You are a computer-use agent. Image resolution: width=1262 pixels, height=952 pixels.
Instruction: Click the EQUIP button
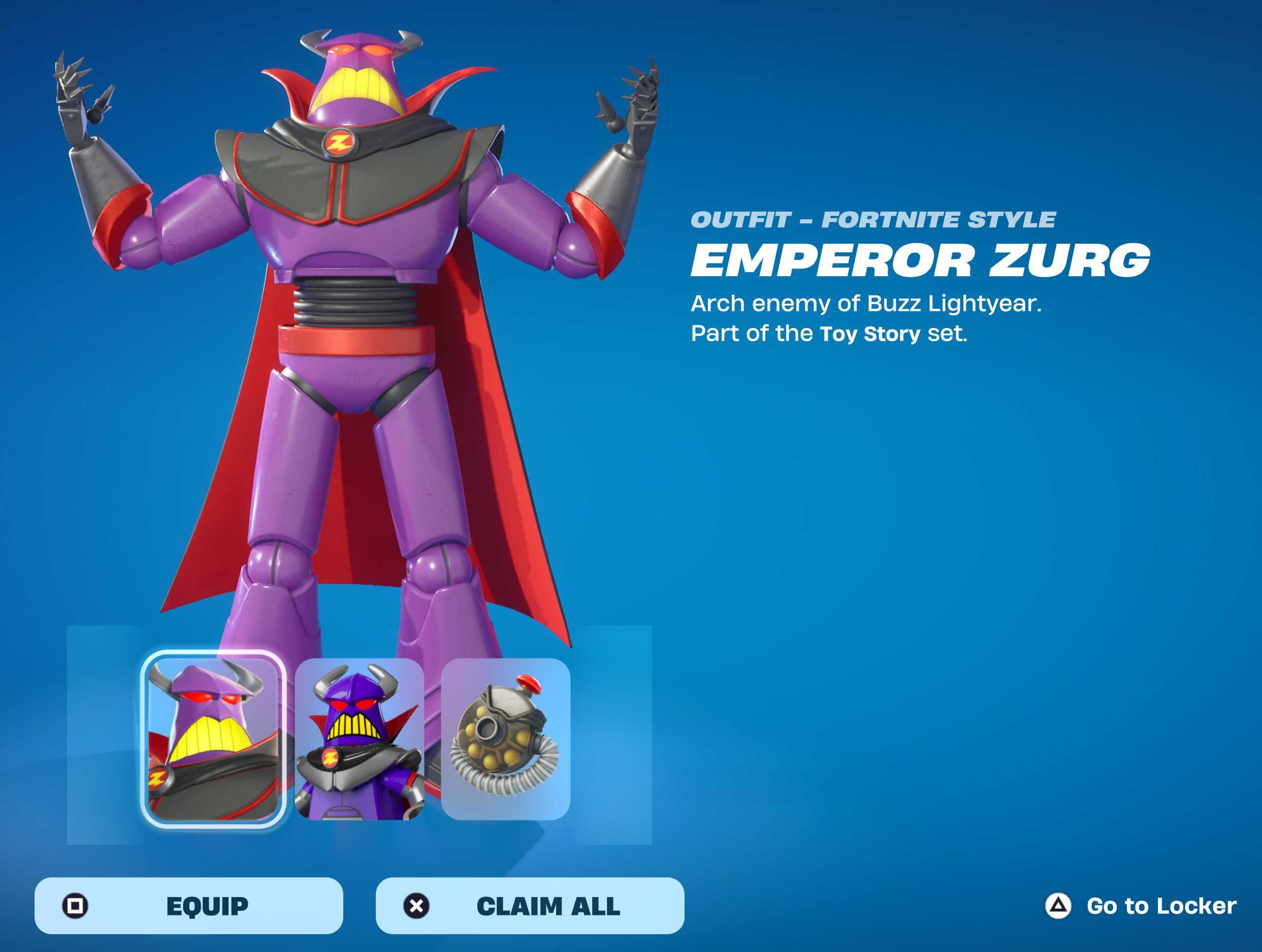point(189,905)
